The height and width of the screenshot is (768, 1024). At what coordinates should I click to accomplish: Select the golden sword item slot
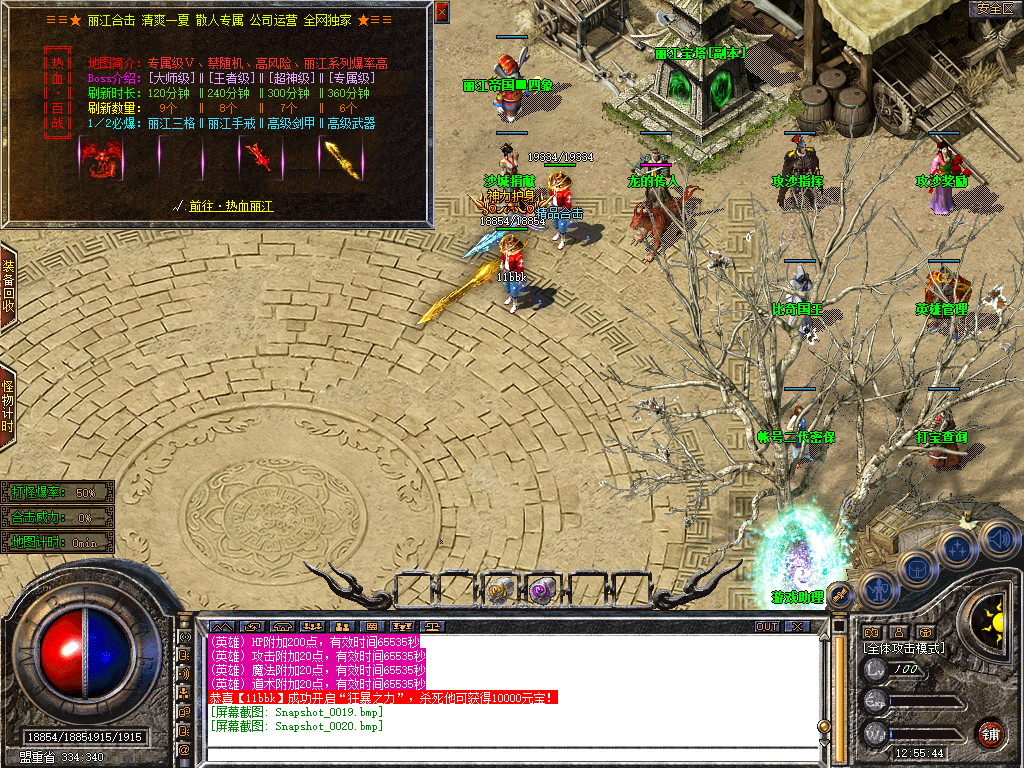click(334, 156)
